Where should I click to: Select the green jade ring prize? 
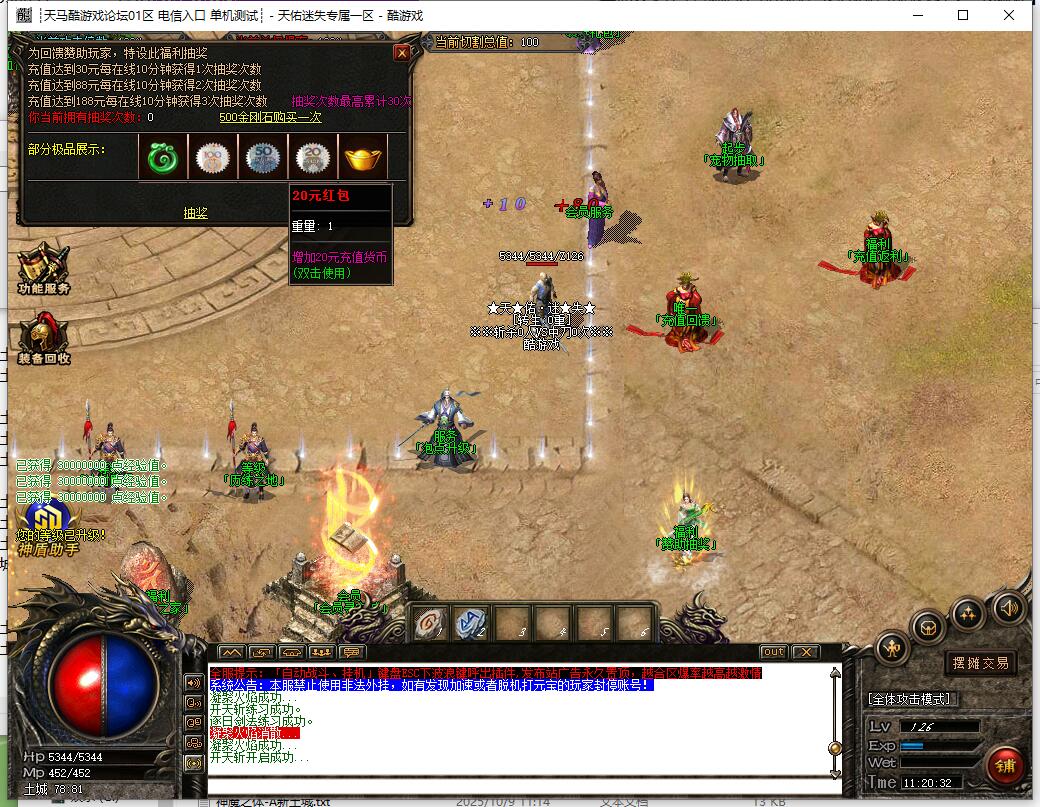click(162, 158)
